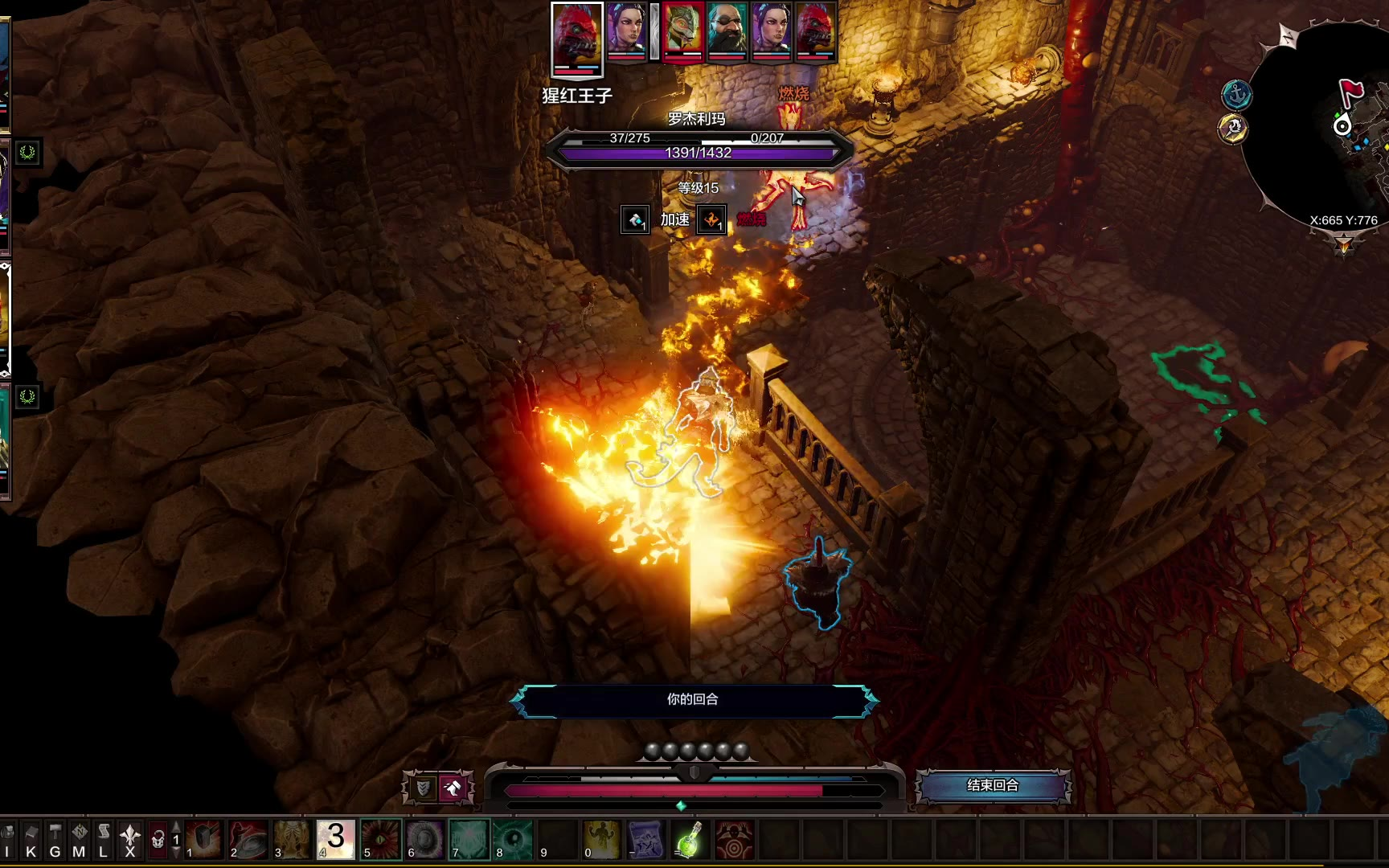Activate the skill on cooldown showing 3
1389x868 pixels.
point(336,840)
